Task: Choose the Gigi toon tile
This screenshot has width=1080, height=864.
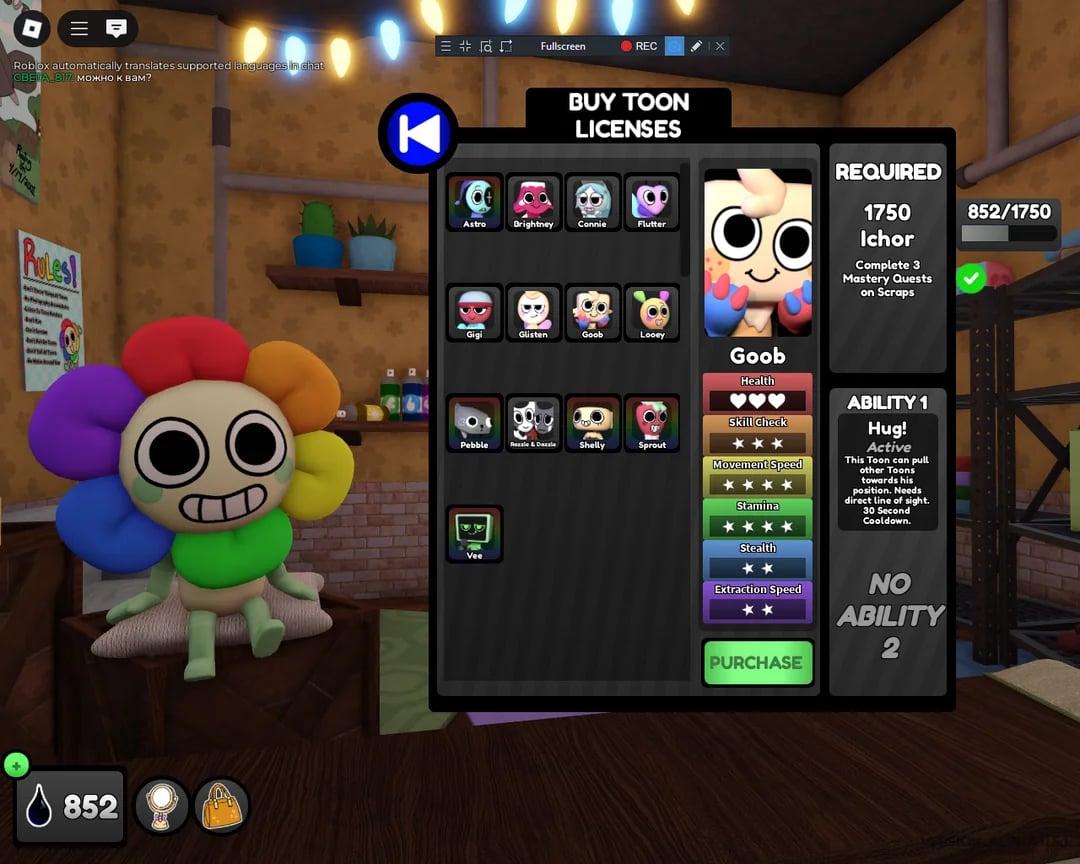Action: 474,313
